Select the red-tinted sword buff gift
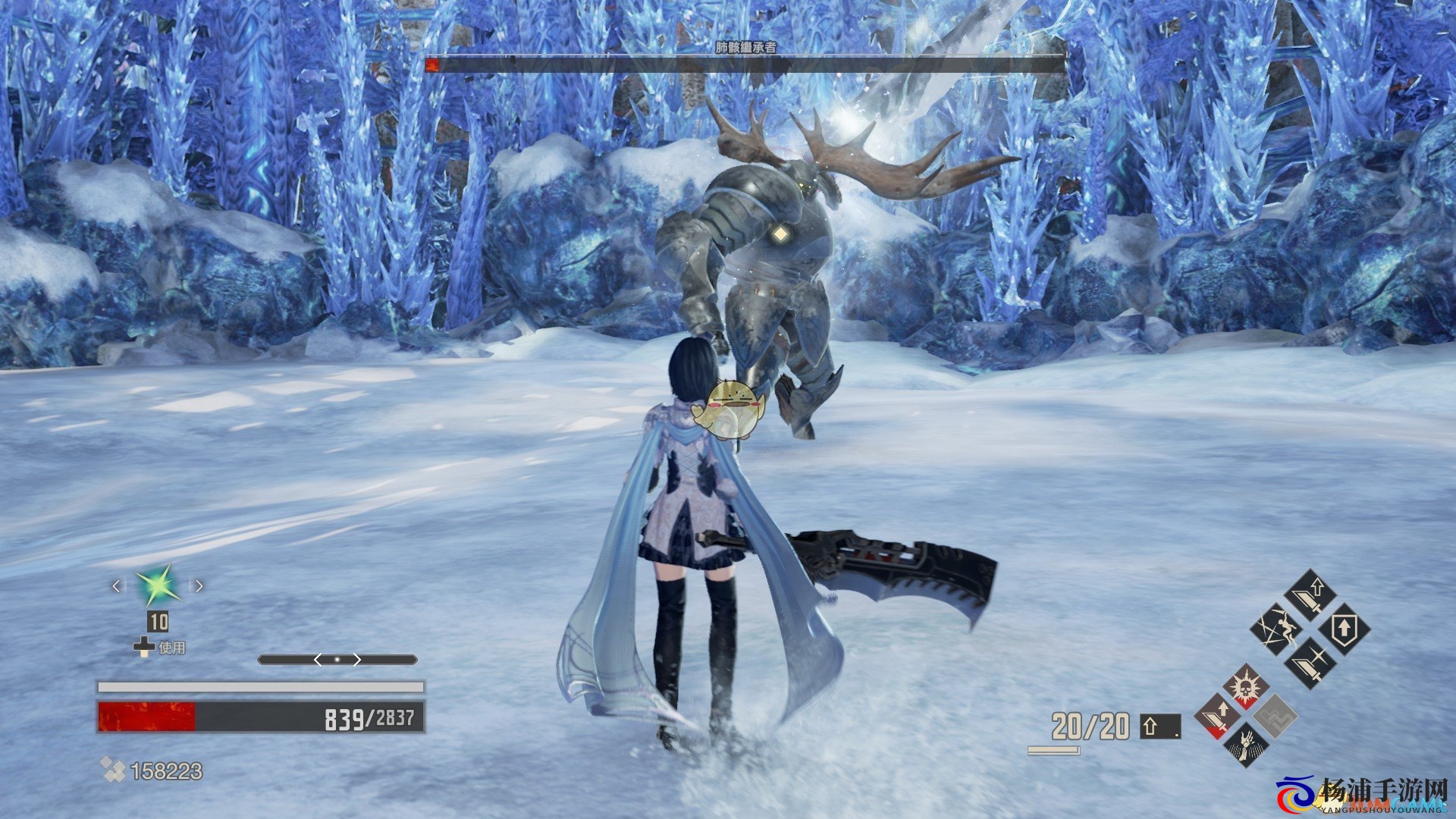The image size is (1456, 819). click(x=1218, y=716)
